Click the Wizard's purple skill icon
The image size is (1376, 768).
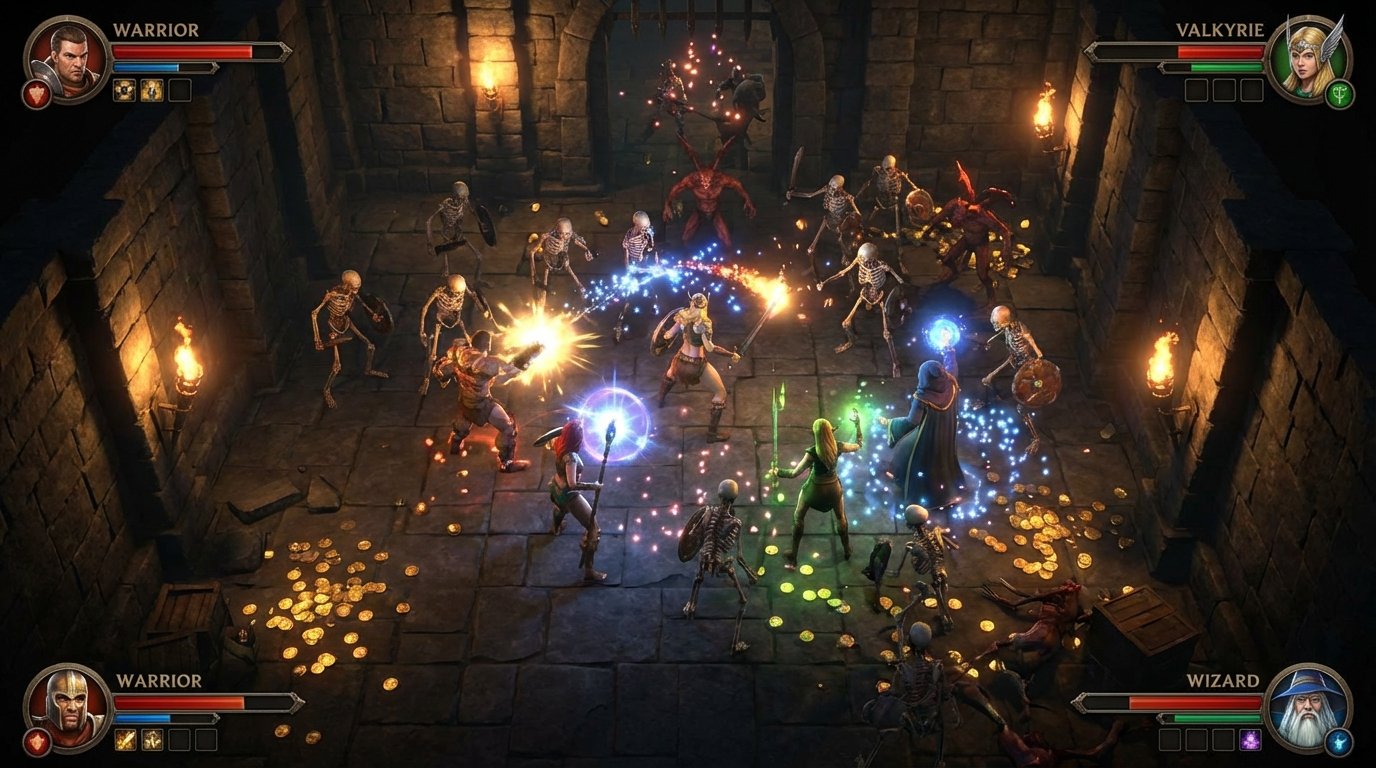(1249, 740)
